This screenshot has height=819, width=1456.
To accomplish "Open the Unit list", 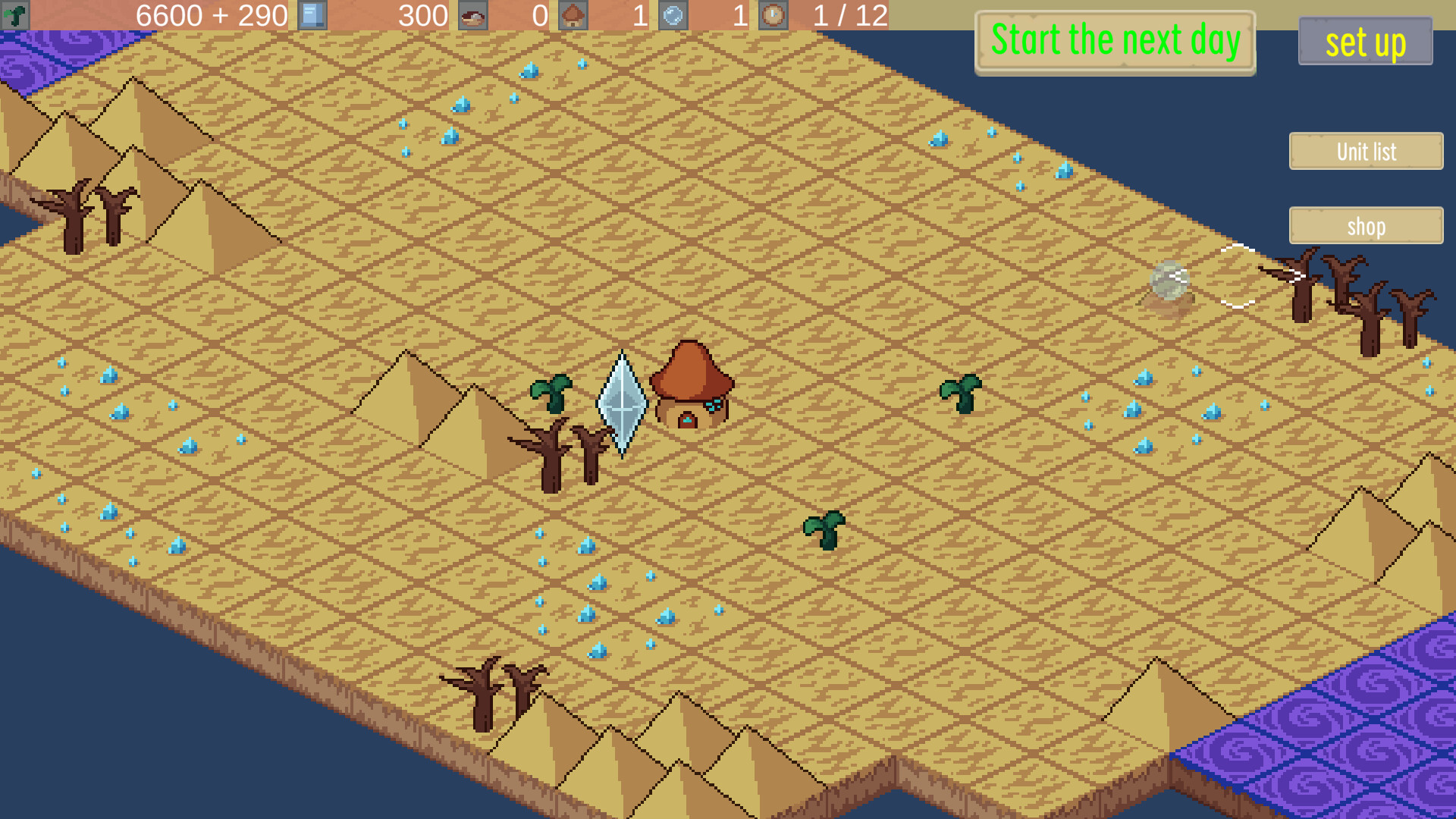I will point(1365,152).
